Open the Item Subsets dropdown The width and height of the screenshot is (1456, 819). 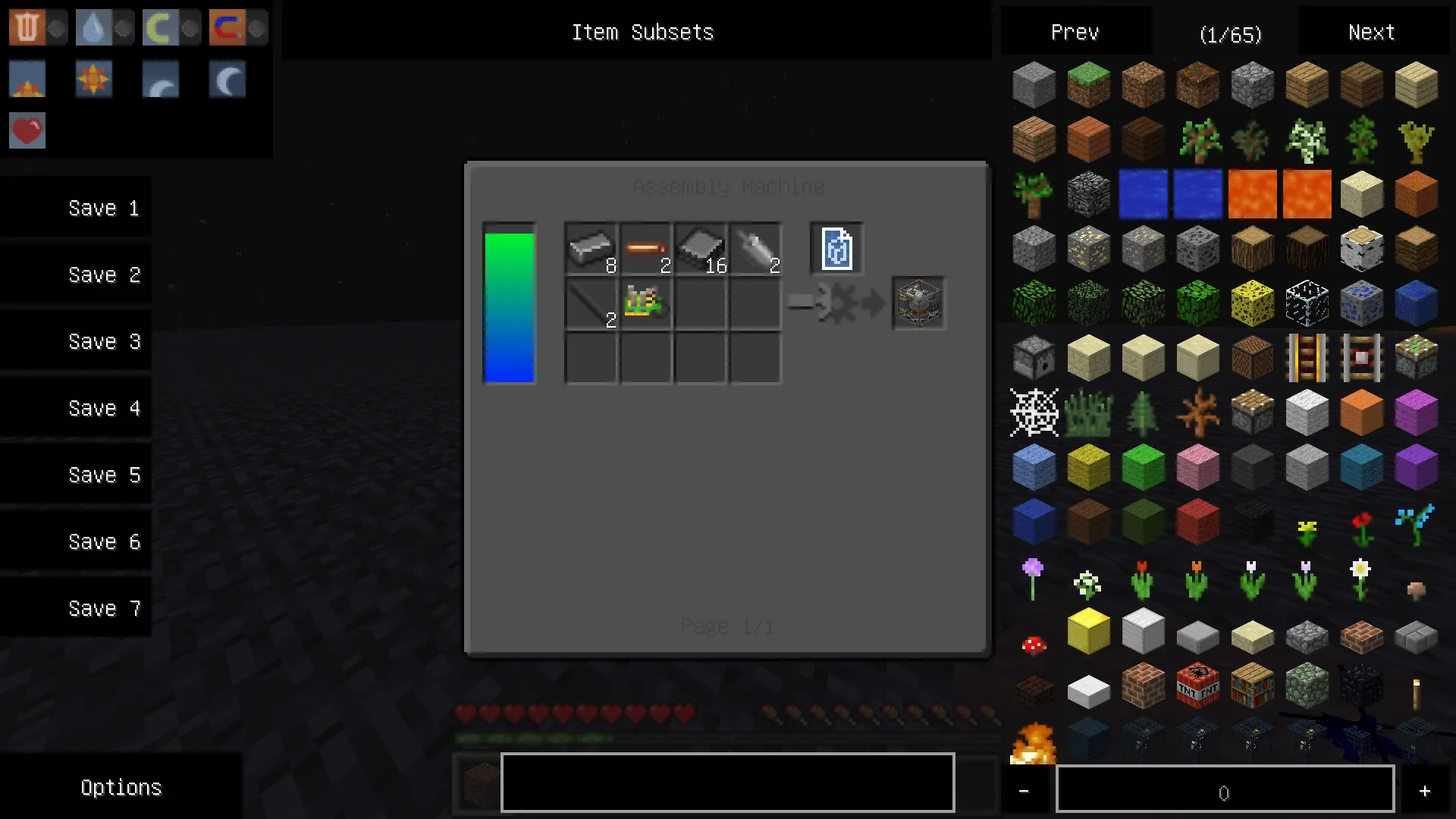pos(642,32)
